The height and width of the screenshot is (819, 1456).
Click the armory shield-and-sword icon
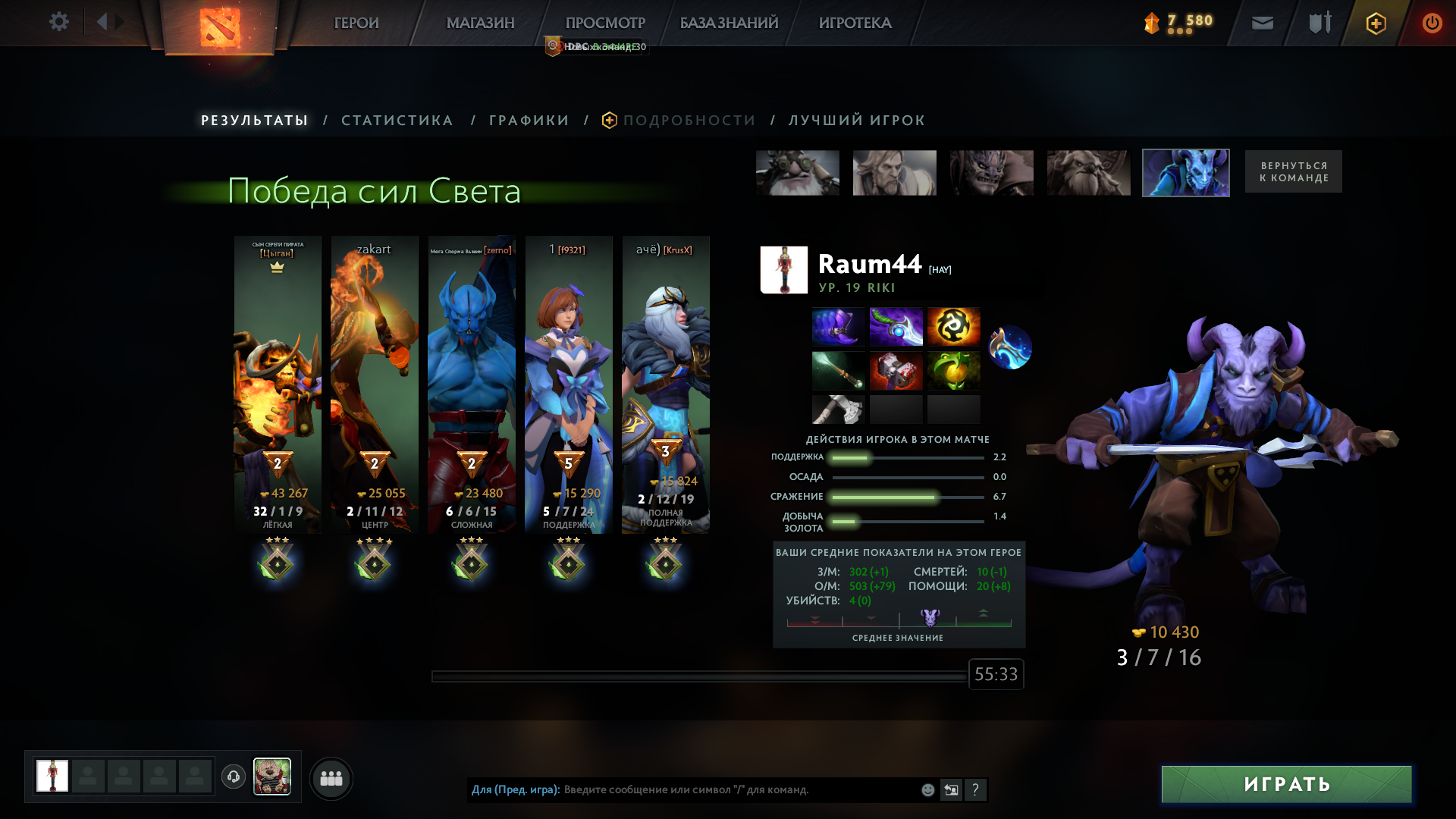click(x=1319, y=23)
